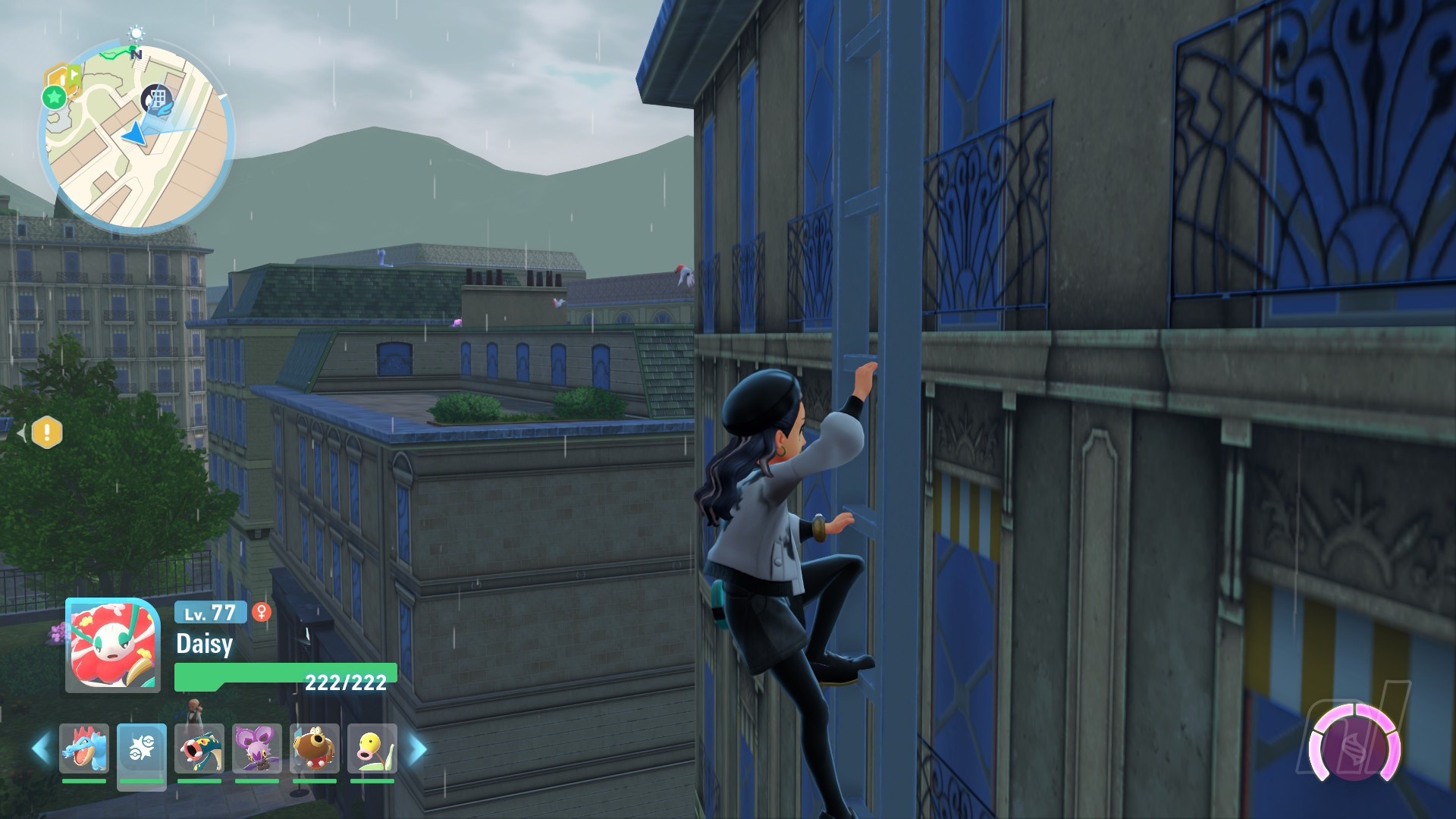Open the circular city minimap
The image size is (1456, 819).
click(x=136, y=138)
